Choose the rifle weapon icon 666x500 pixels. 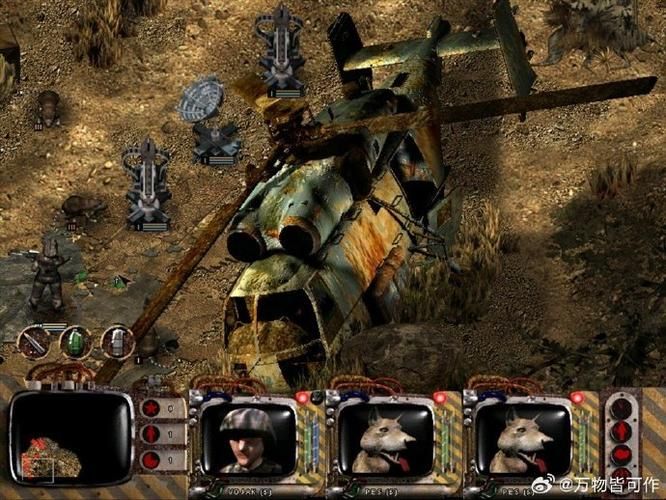click(33, 342)
